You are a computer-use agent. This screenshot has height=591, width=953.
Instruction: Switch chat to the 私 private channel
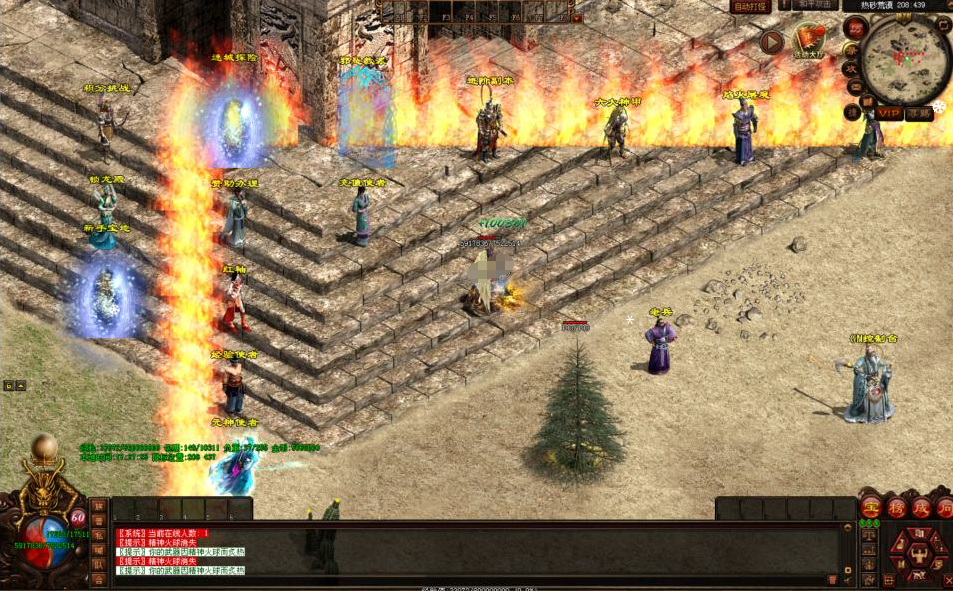[98, 535]
